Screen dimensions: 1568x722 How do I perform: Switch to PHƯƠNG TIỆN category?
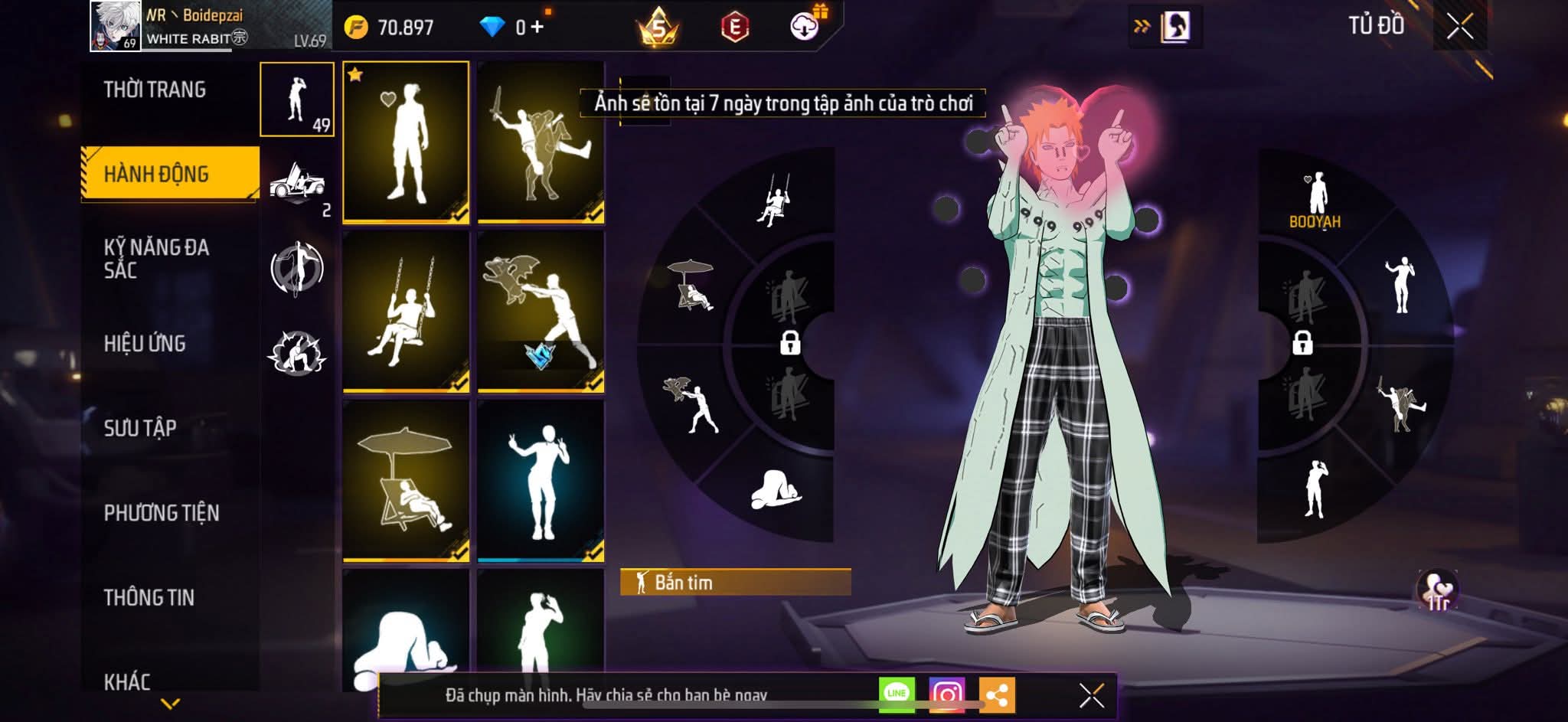click(x=162, y=512)
